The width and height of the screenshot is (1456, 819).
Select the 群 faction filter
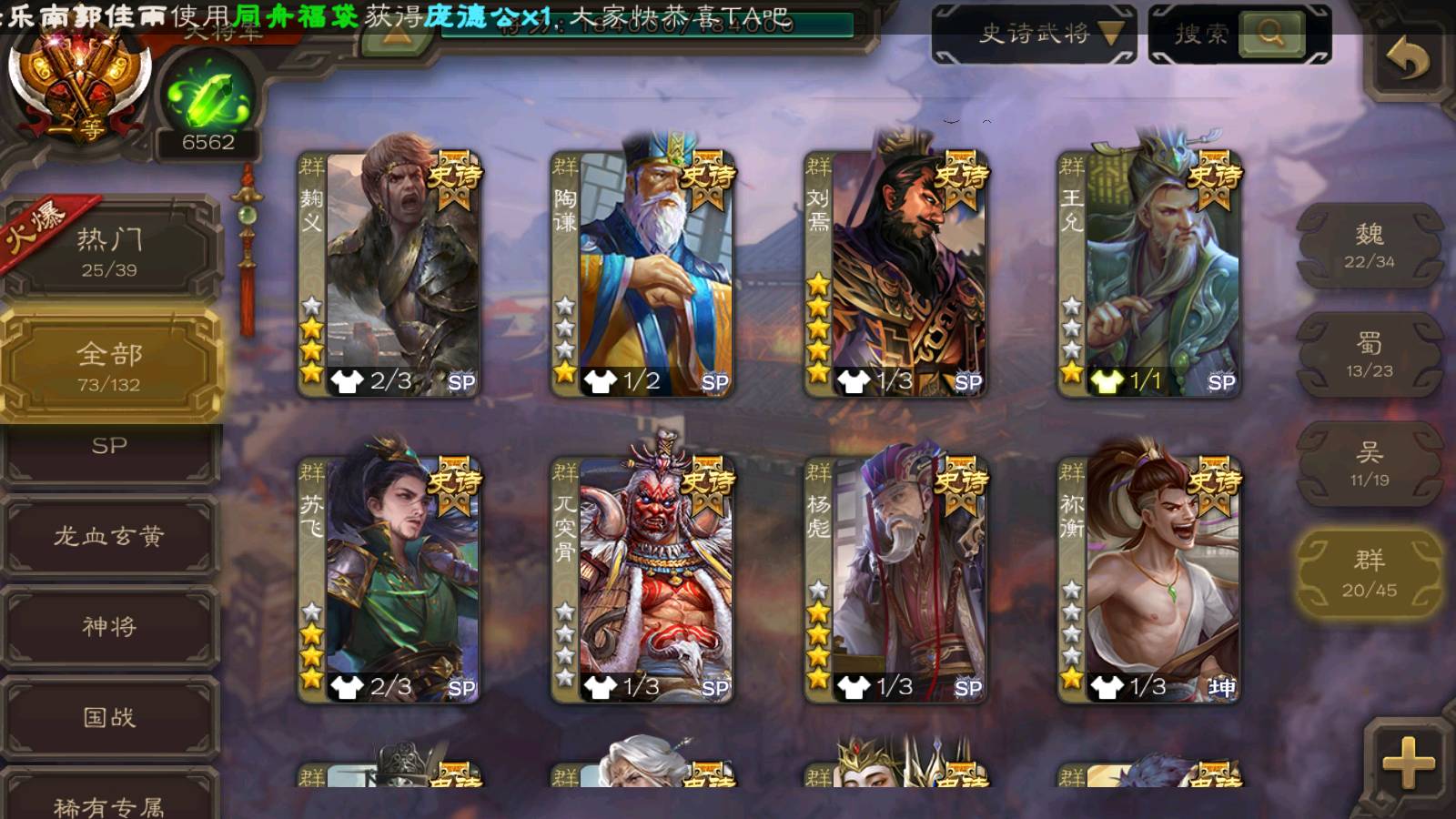(x=1369, y=573)
